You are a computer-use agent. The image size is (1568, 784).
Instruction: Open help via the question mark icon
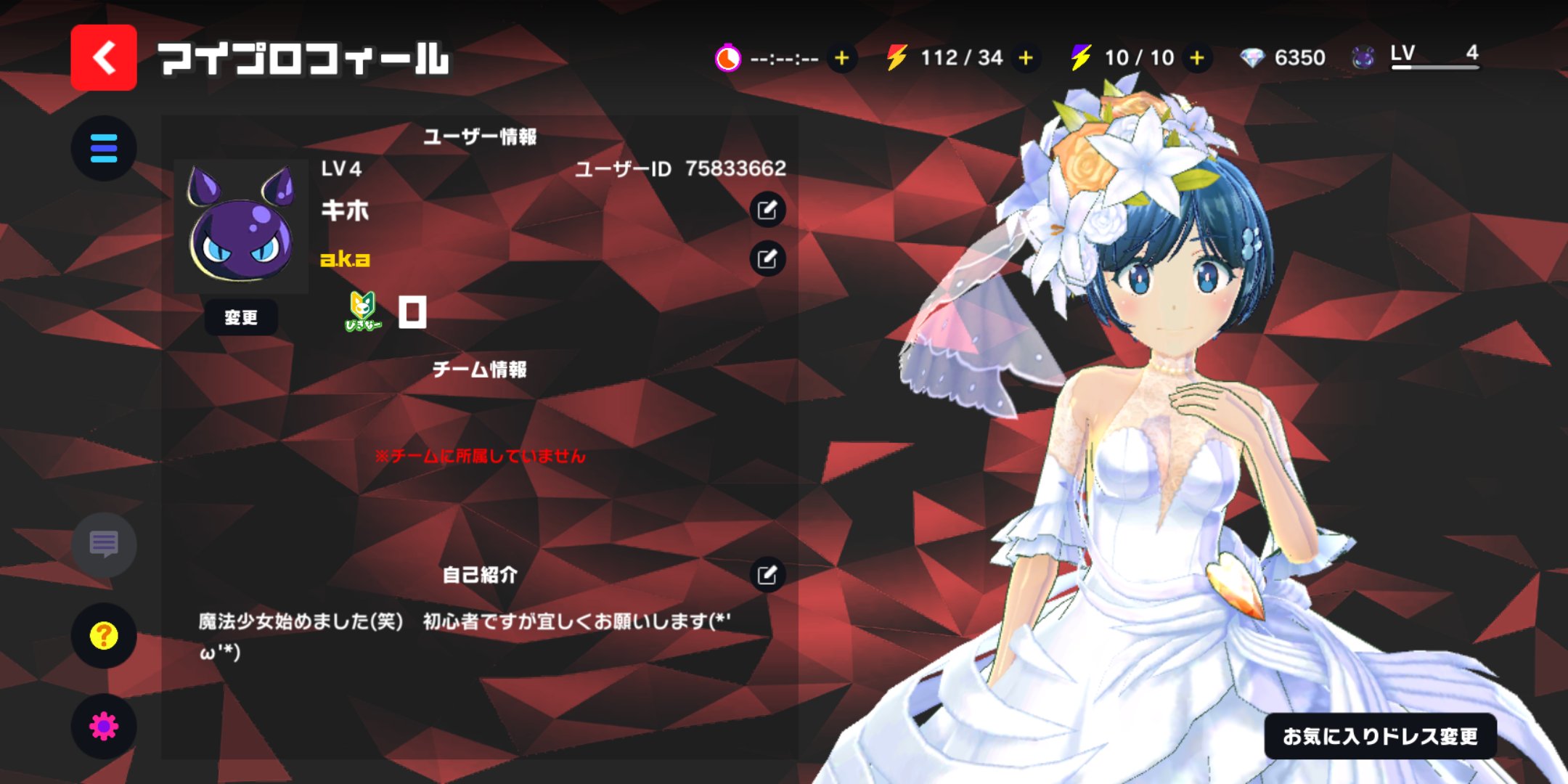tap(104, 634)
